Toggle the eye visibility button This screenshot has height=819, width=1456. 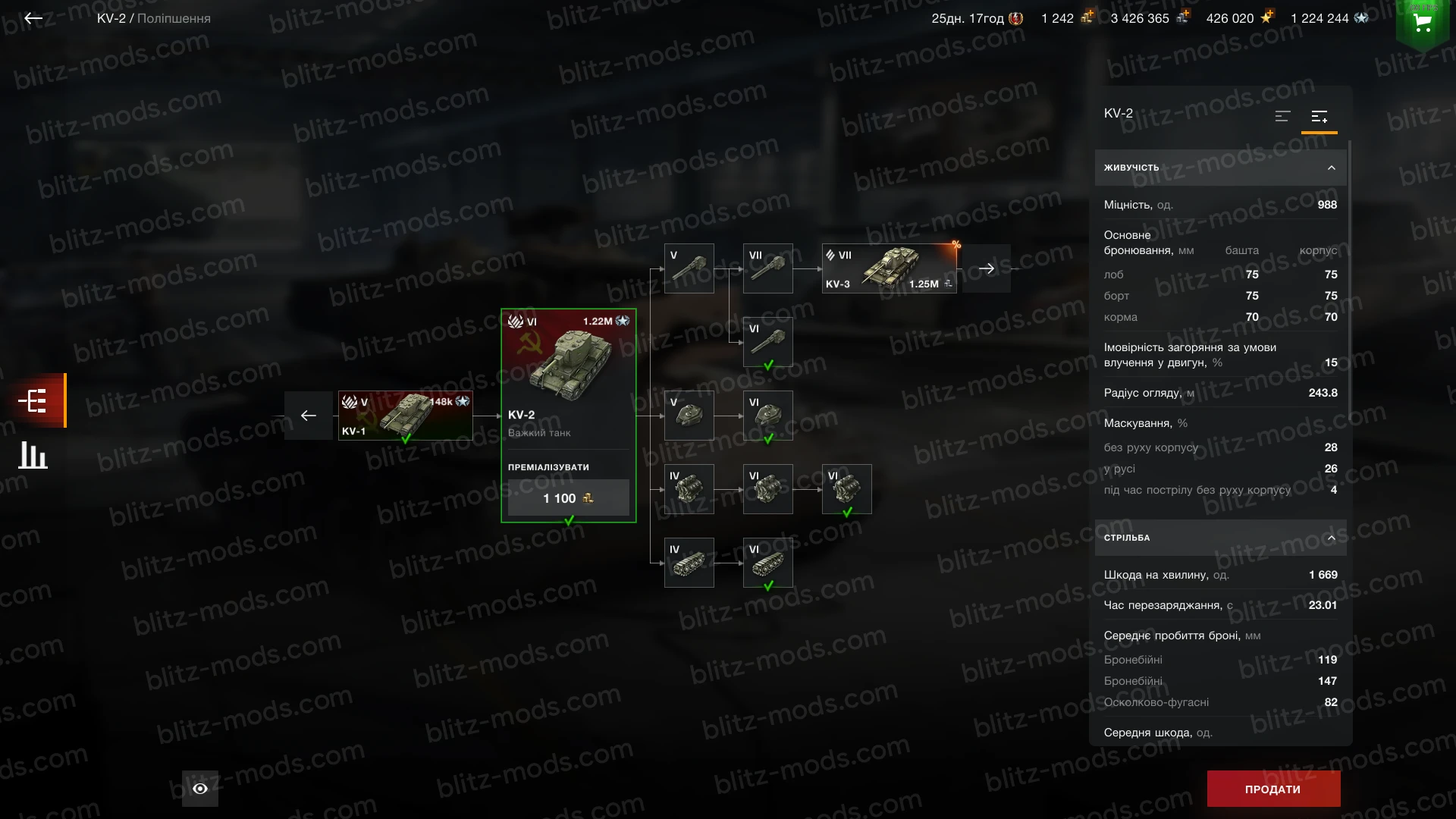tap(200, 789)
